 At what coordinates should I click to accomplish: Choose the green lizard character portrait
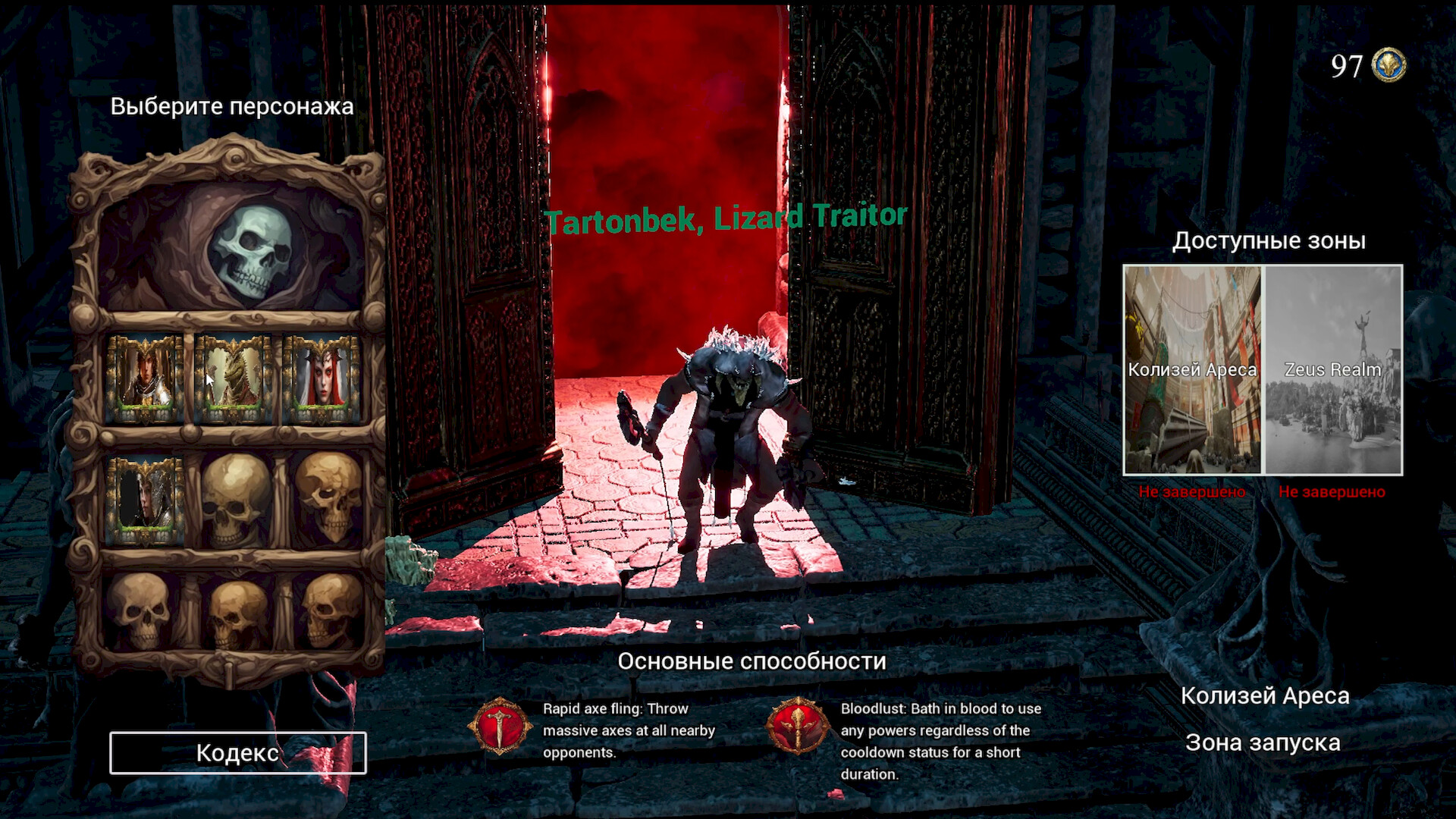pyautogui.click(x=234, y=378)
